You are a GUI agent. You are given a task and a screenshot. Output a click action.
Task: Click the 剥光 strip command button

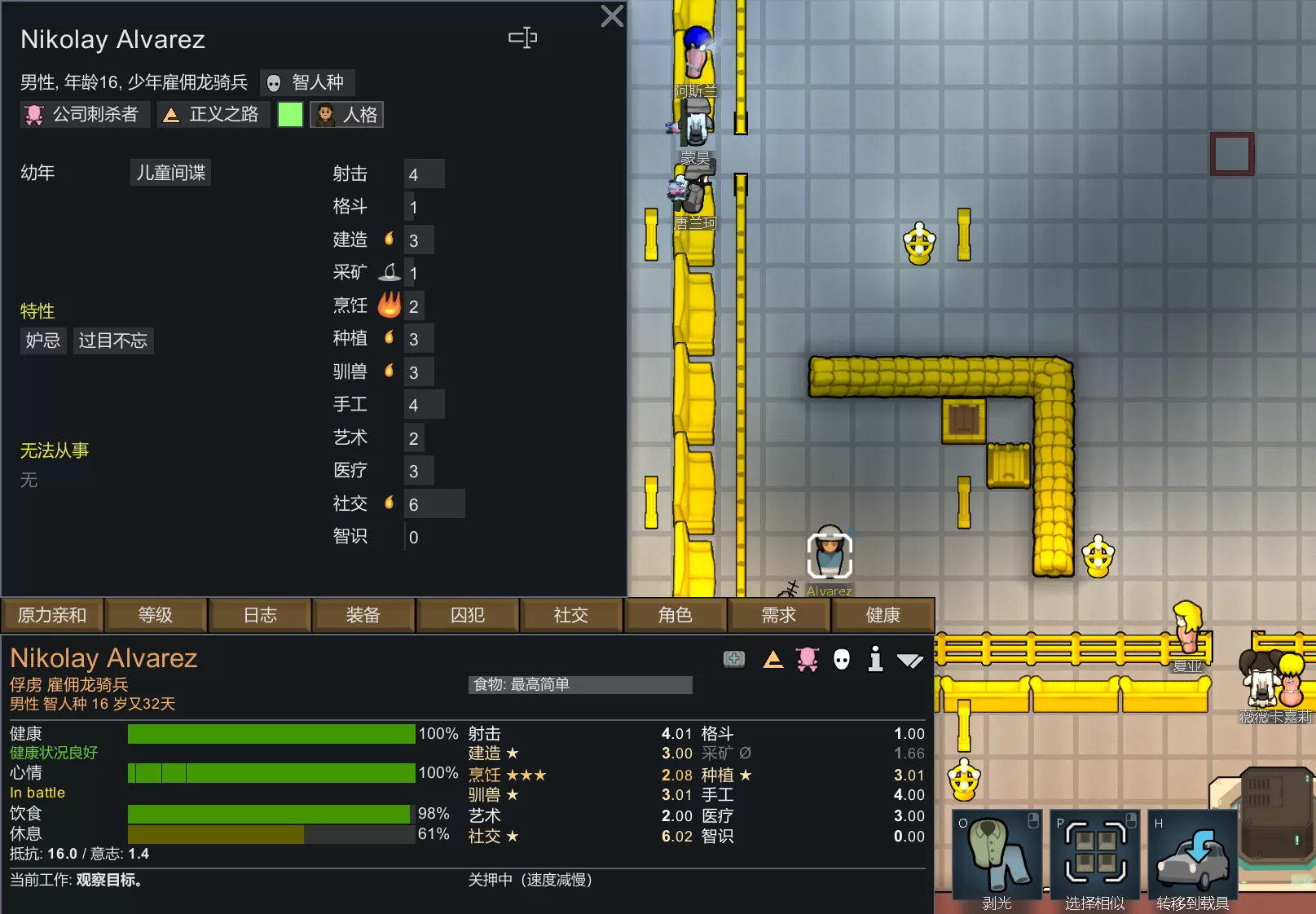997,860
